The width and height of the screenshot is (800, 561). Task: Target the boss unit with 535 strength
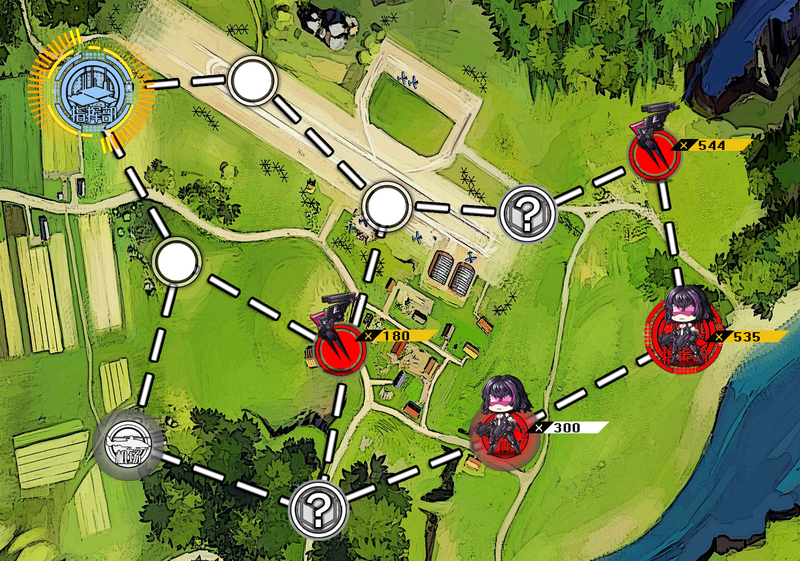[679, 330]
